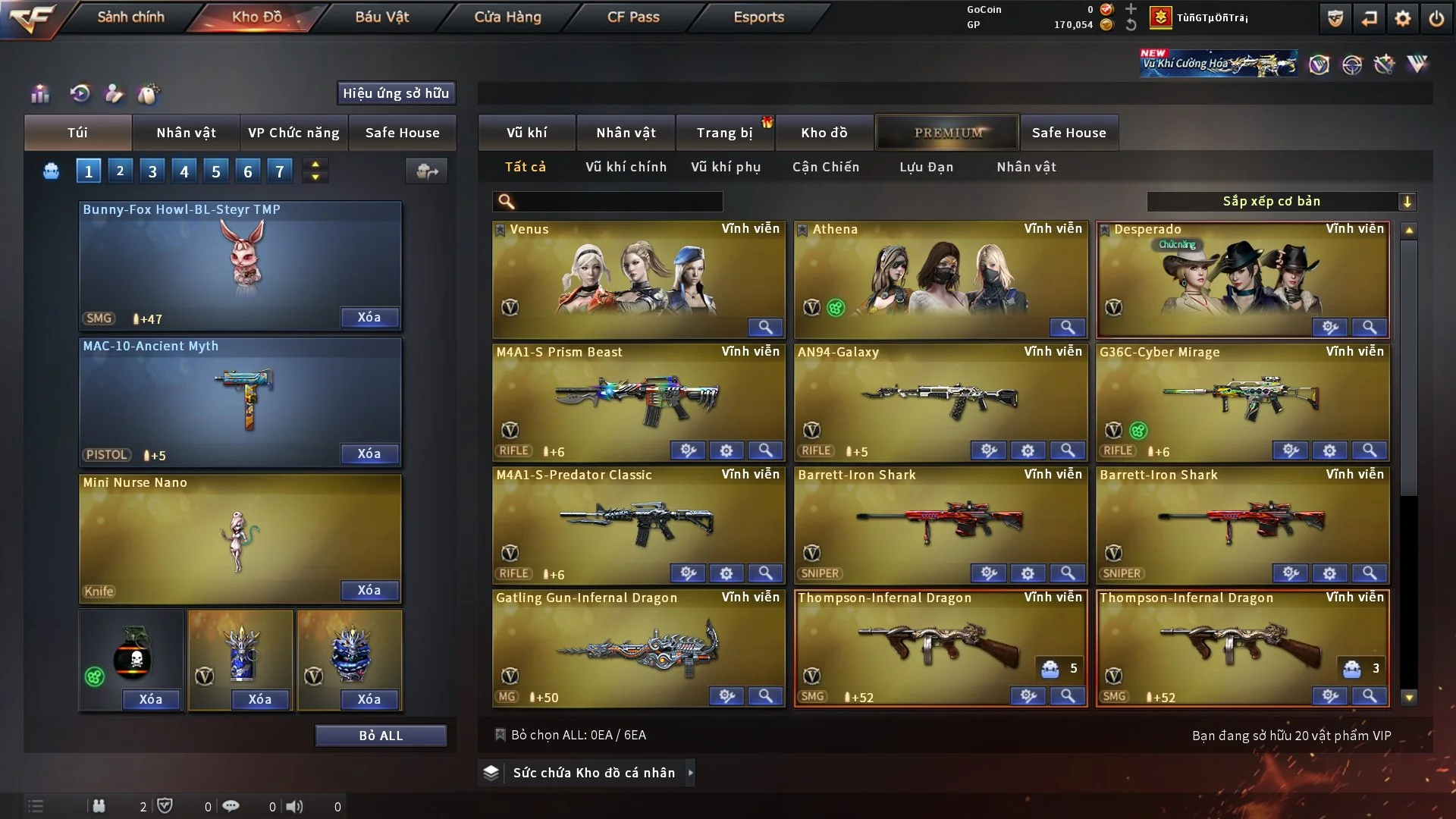Open the Sảnh chính lobby menu

(x=130, y=17)
